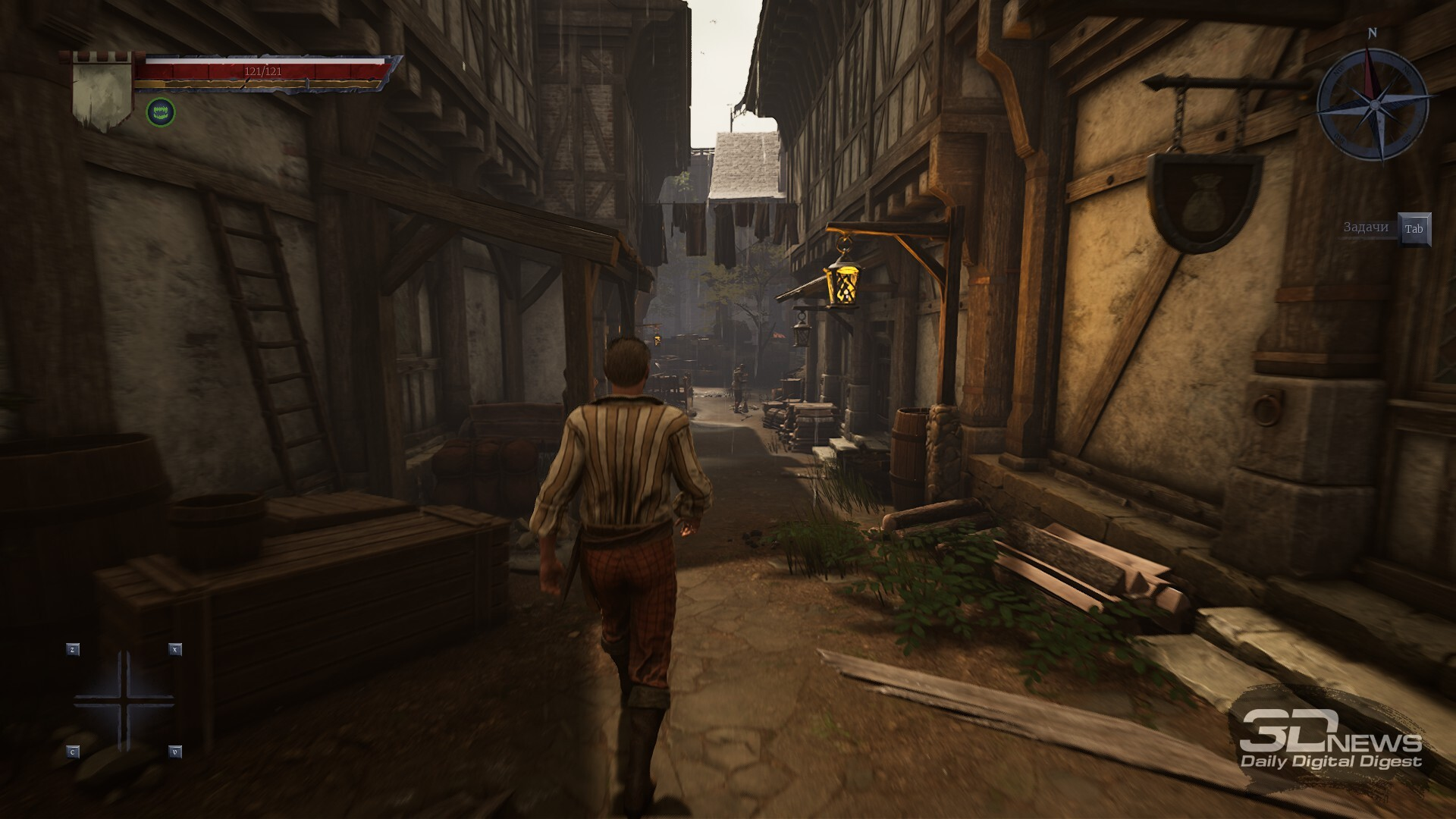Select the green status effect icon
This screenshot has height=819, width=1456.
161,112
